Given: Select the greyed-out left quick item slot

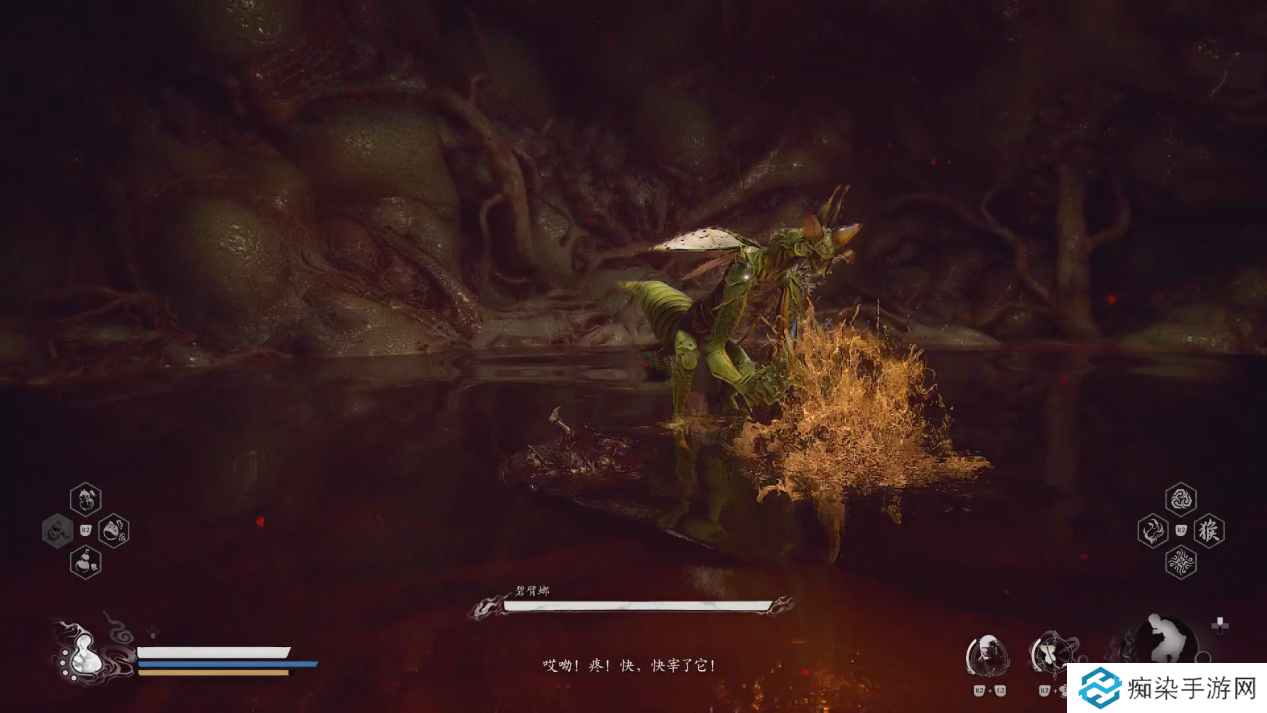Looking at the screenshot, I should pos(57,530).
